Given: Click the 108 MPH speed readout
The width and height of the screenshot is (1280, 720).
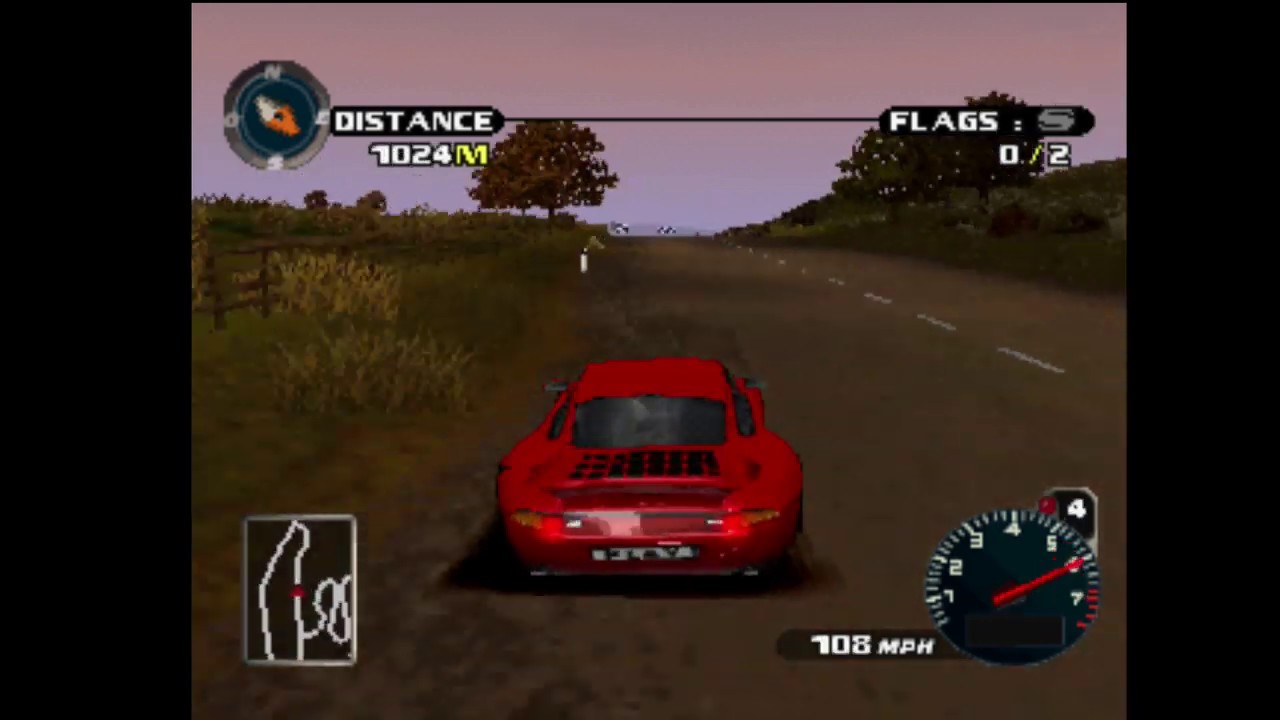Looking at the screenshot, I should [870, 646].
